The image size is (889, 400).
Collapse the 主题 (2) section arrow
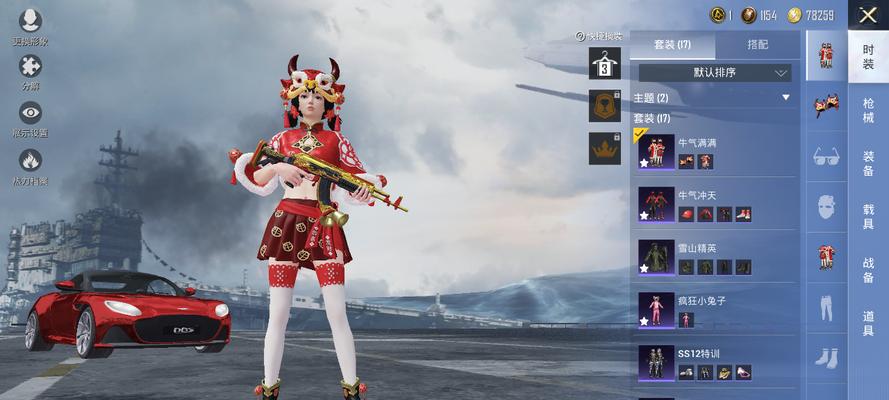coord(786,98)
